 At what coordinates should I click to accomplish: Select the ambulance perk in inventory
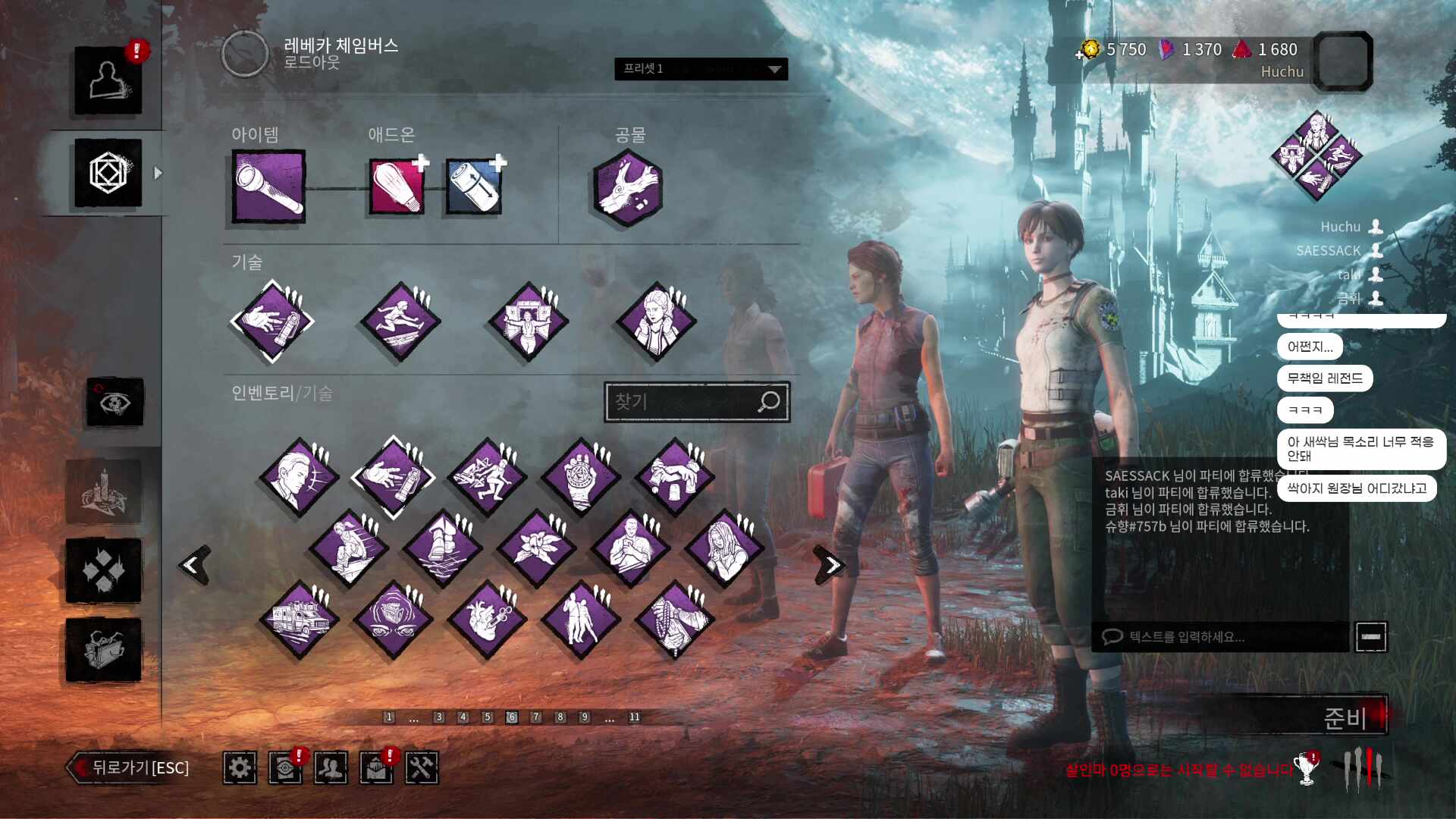coord(299,619)
